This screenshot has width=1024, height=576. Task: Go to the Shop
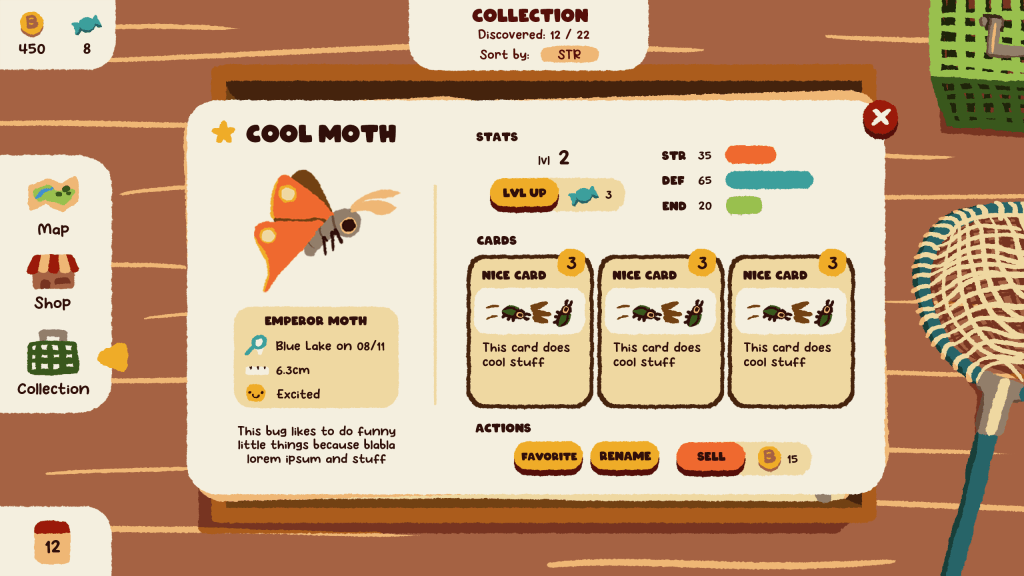[53, 282]
